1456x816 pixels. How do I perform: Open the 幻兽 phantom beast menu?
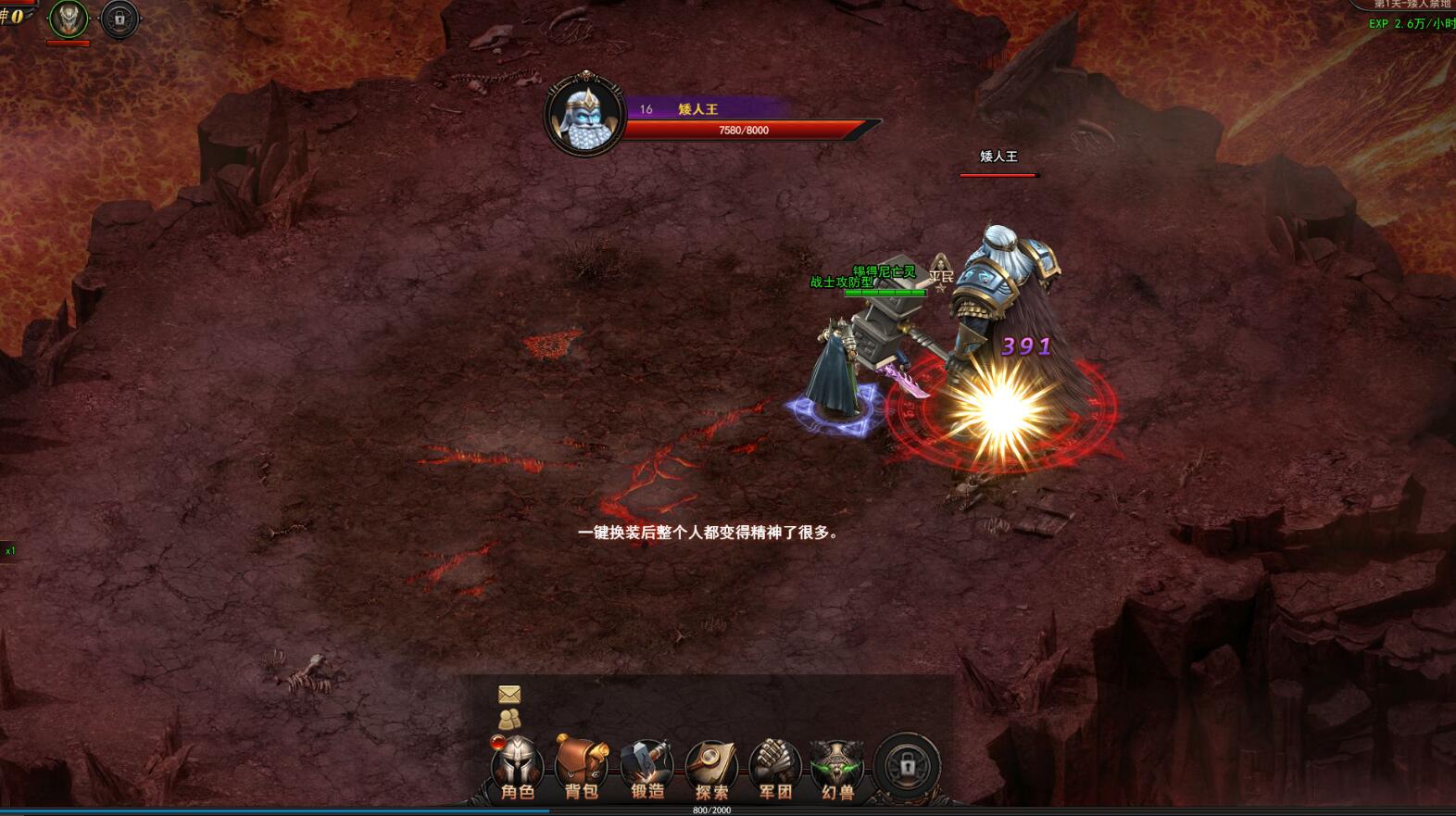[837, 768]
